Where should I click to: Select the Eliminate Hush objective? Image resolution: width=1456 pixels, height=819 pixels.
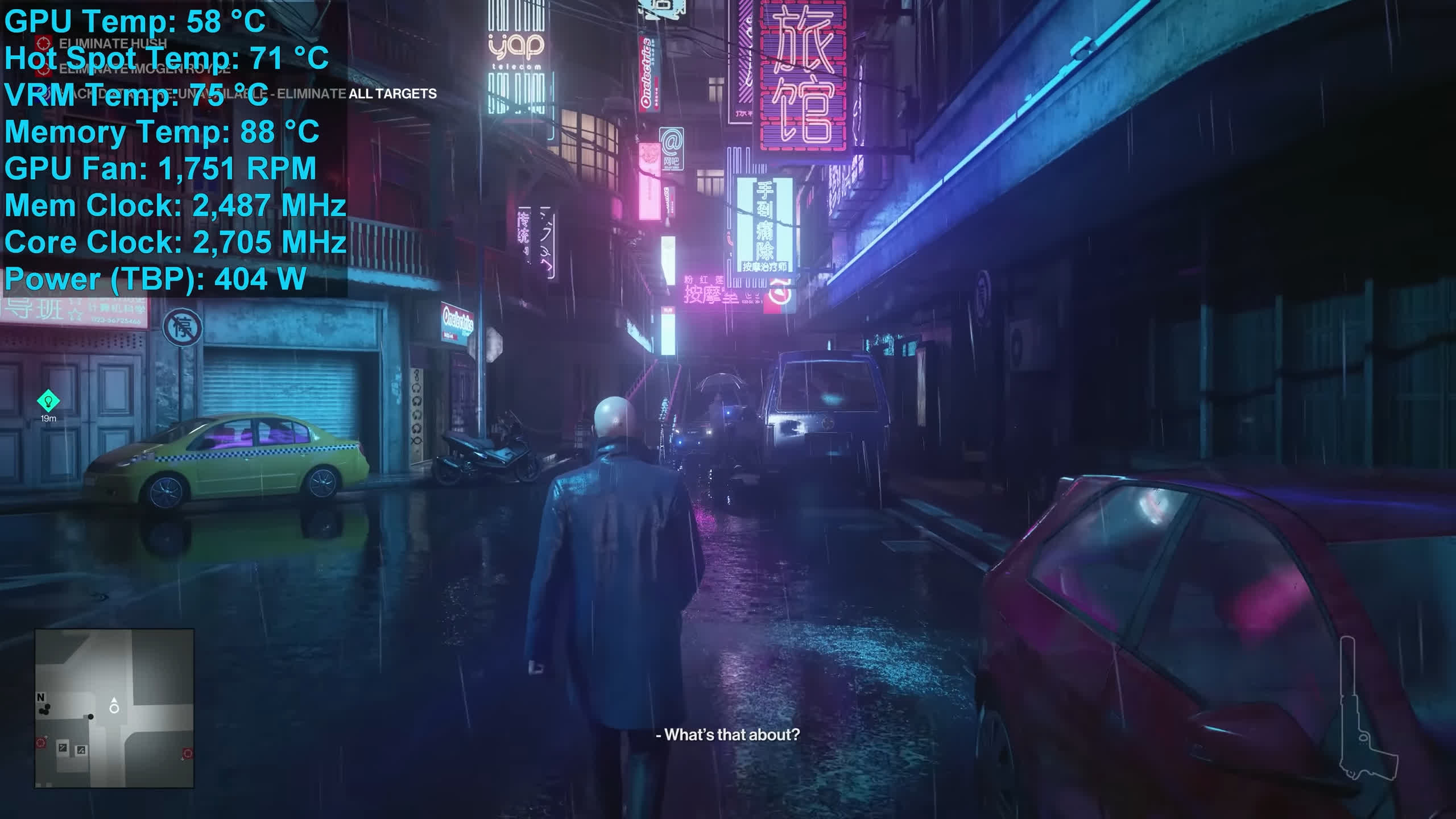click(113, 43)
